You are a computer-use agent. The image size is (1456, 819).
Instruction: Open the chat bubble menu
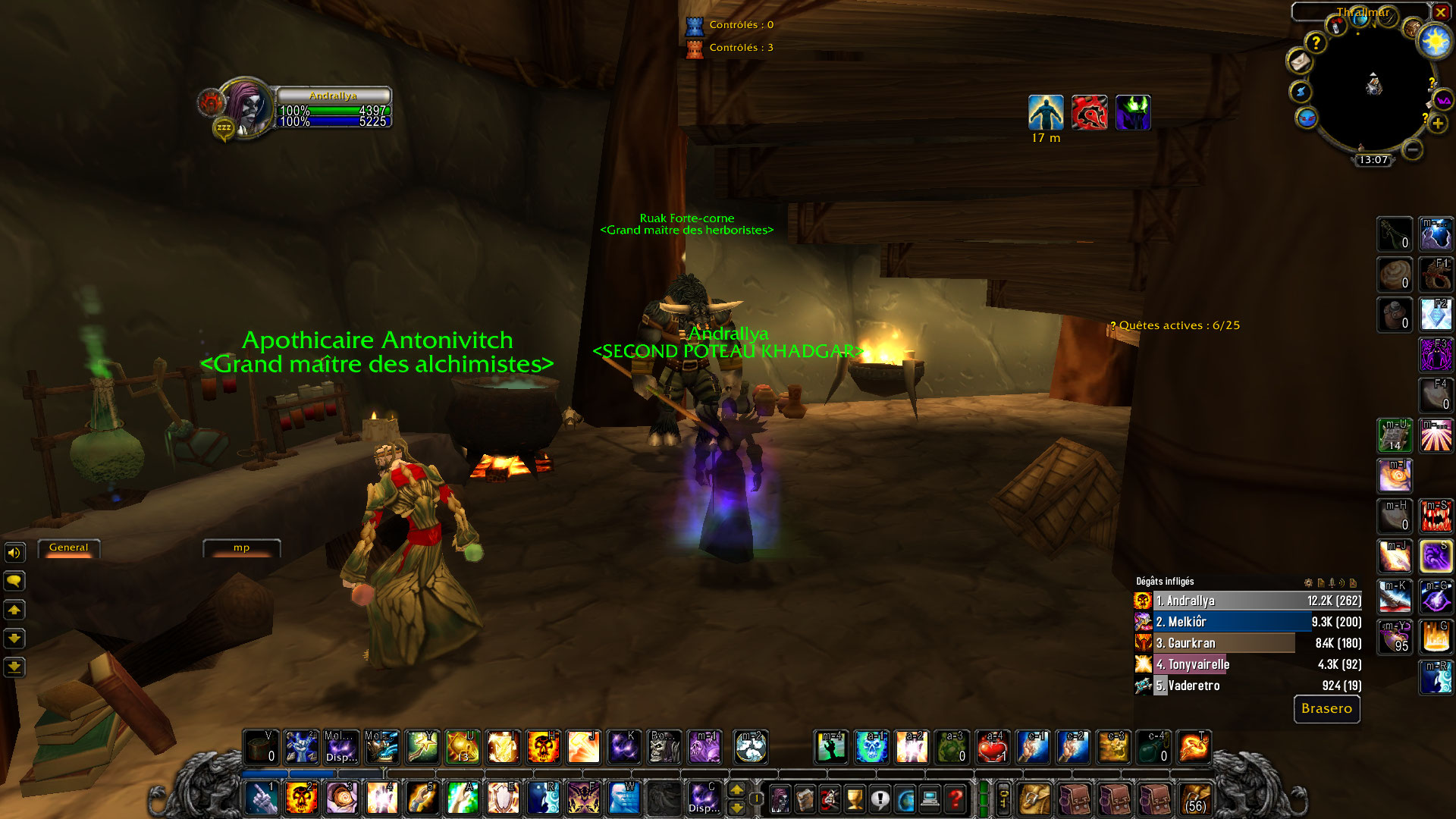(x=15, y=580)
